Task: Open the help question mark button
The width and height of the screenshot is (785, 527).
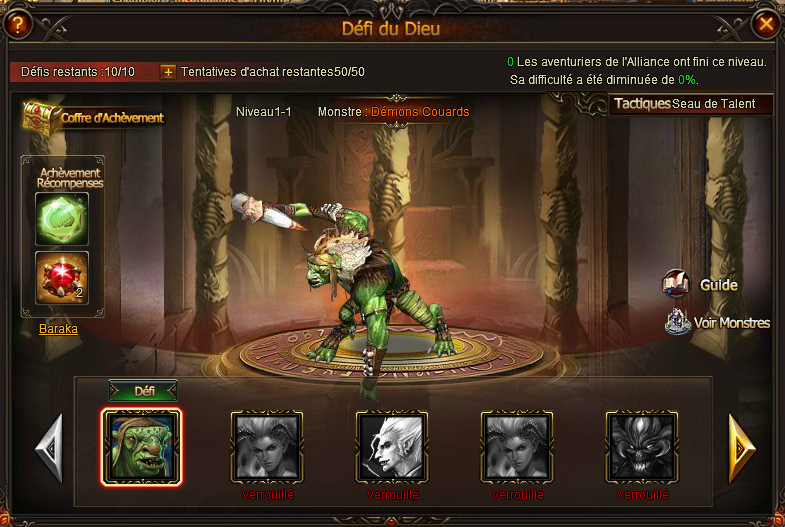Action: point(18,23)
